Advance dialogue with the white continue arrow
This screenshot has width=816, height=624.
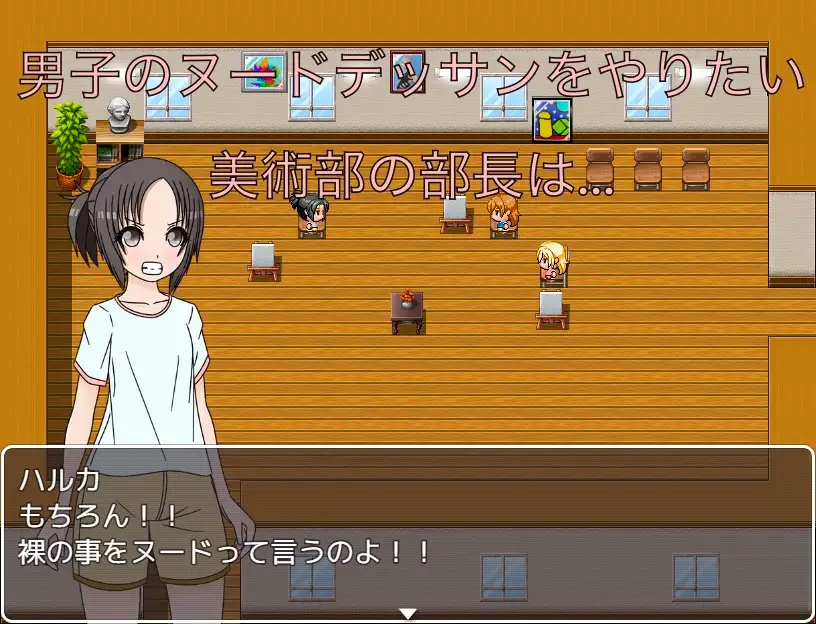tap(407, 612)
